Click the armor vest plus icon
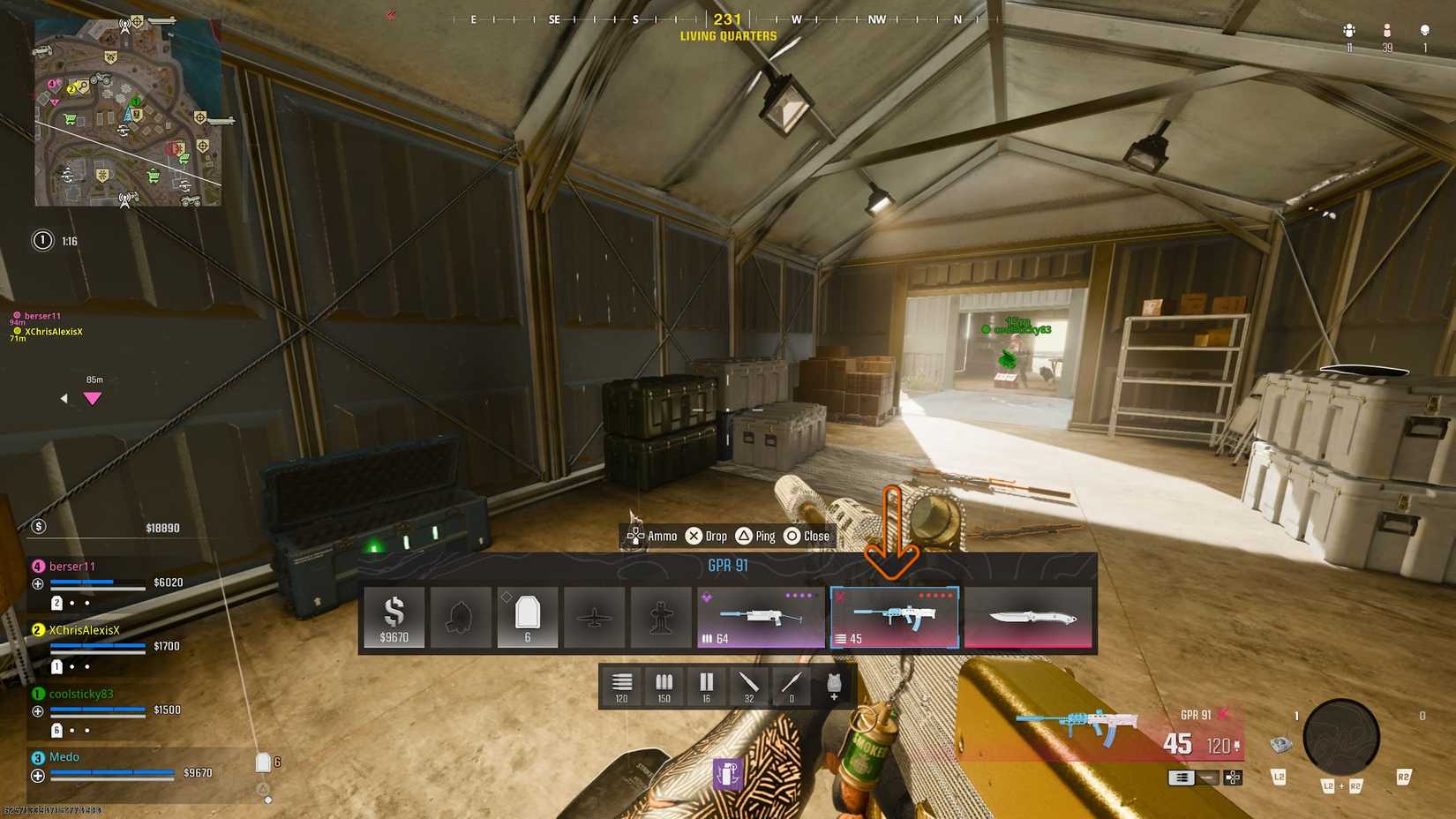This screenshot has width=1456, height=819. pyautogui.click(x=832, y=686)
